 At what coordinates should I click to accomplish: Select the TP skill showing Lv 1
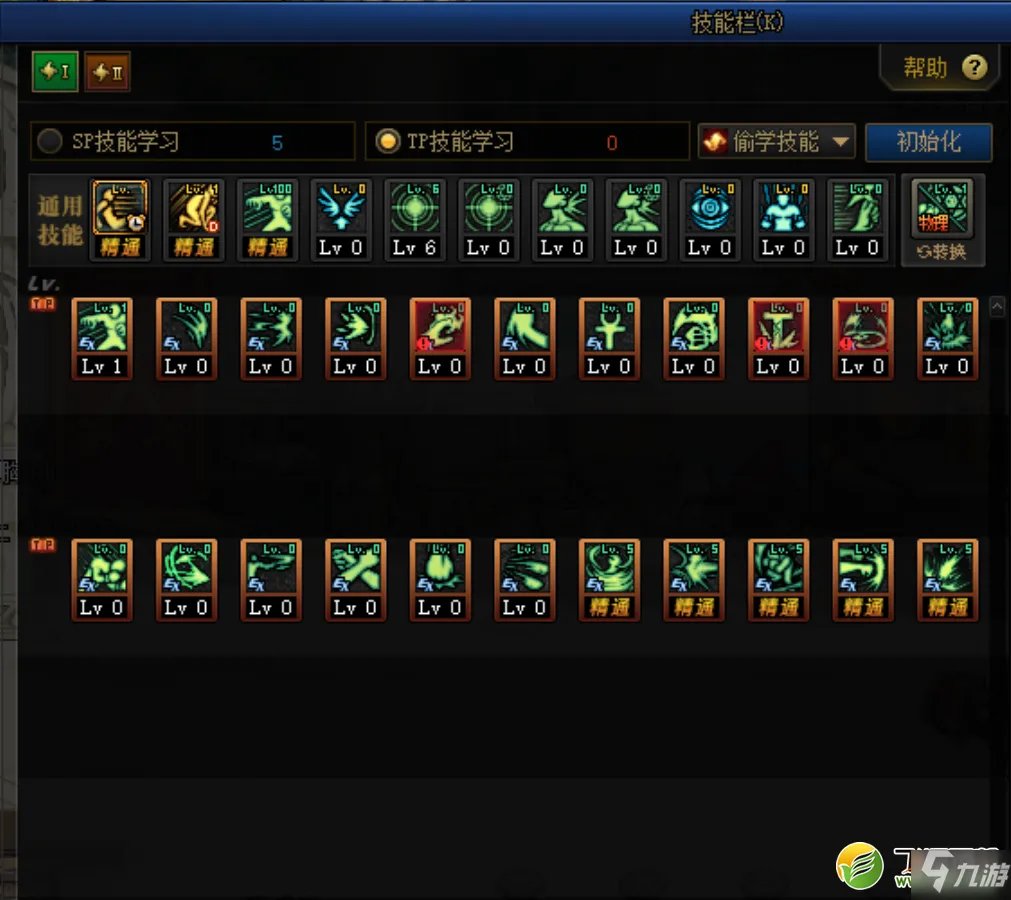pyautogui.click(x=102, y=338)
